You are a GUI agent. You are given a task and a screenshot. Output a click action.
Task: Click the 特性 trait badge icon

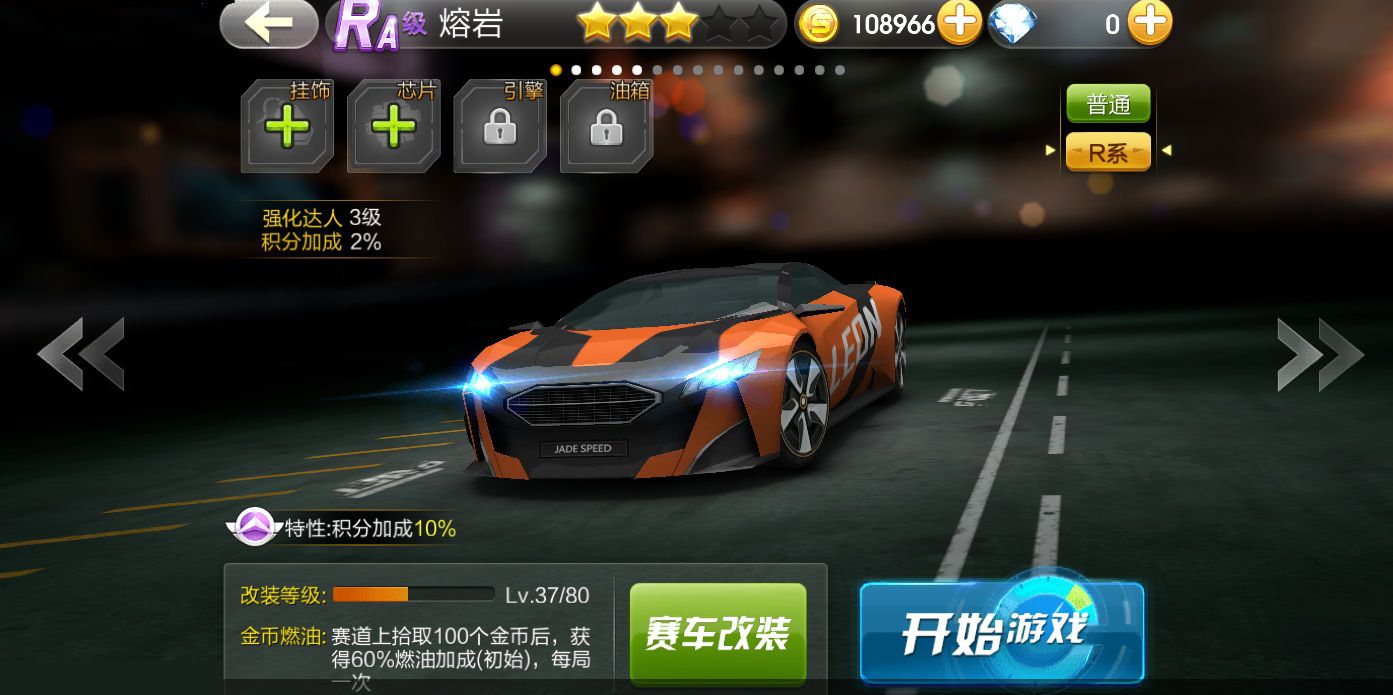click(x=254, y=527)
